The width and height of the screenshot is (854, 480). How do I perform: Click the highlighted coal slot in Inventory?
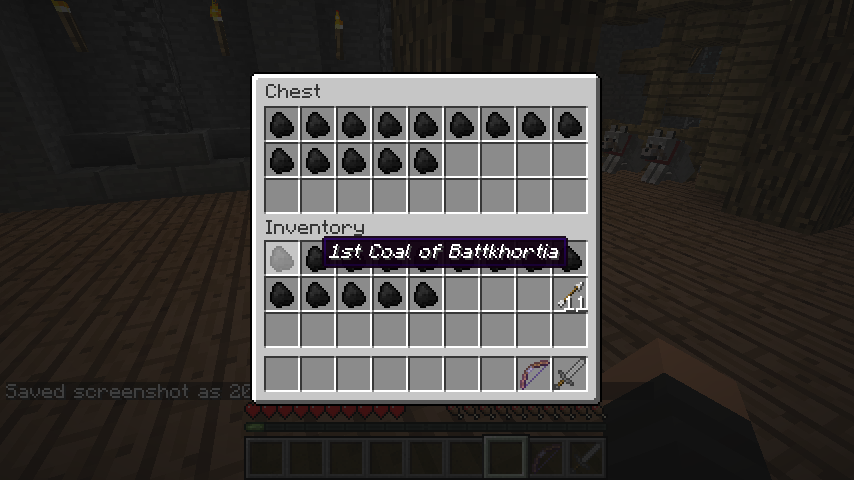point(282,259)
